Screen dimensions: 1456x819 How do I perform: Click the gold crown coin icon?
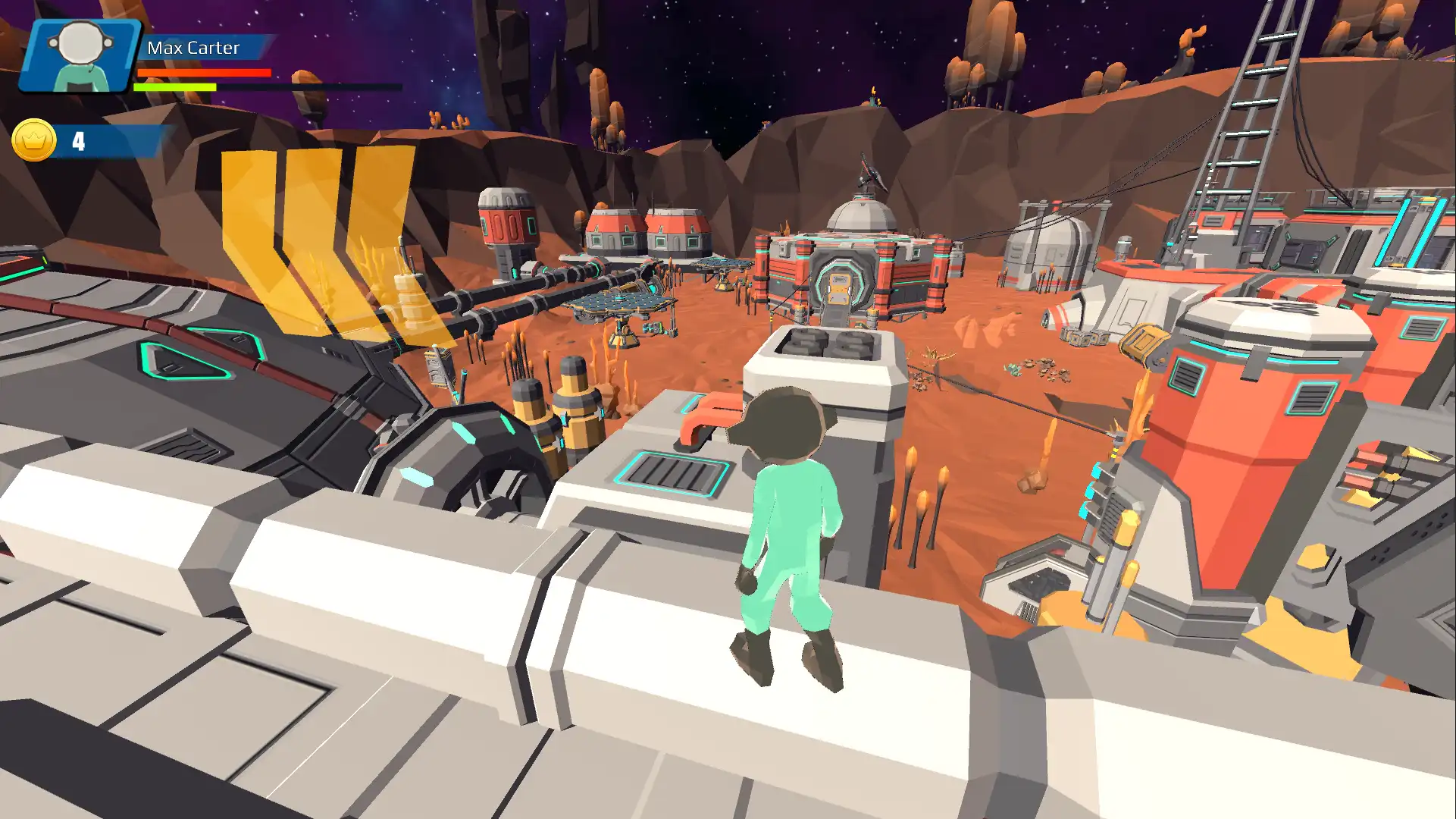coord(34,140)
